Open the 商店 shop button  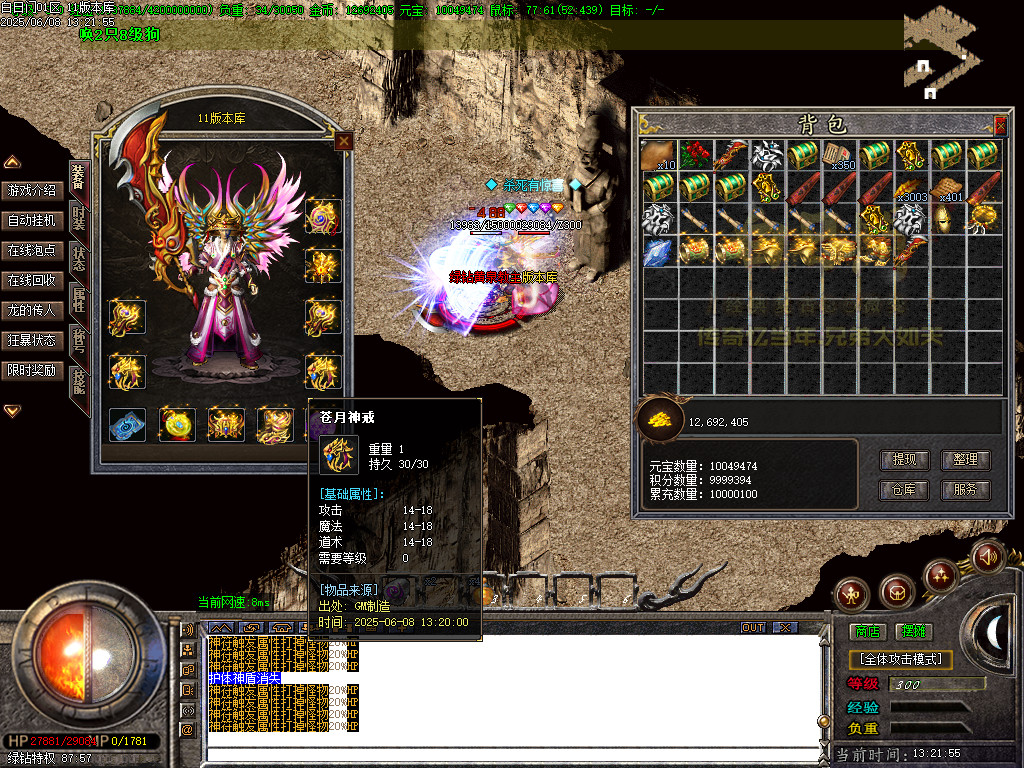pos(867,631)
